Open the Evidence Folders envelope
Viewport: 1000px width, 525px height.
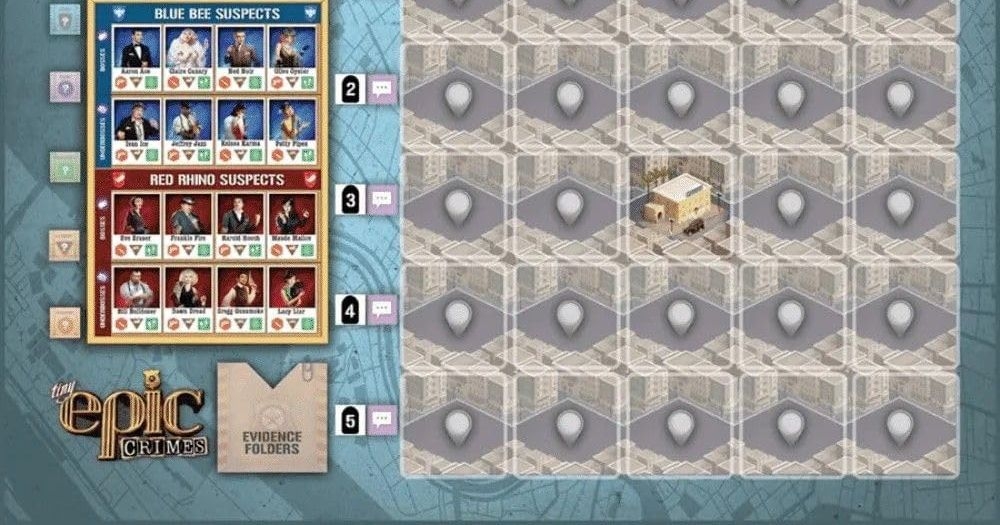(272, 418)
